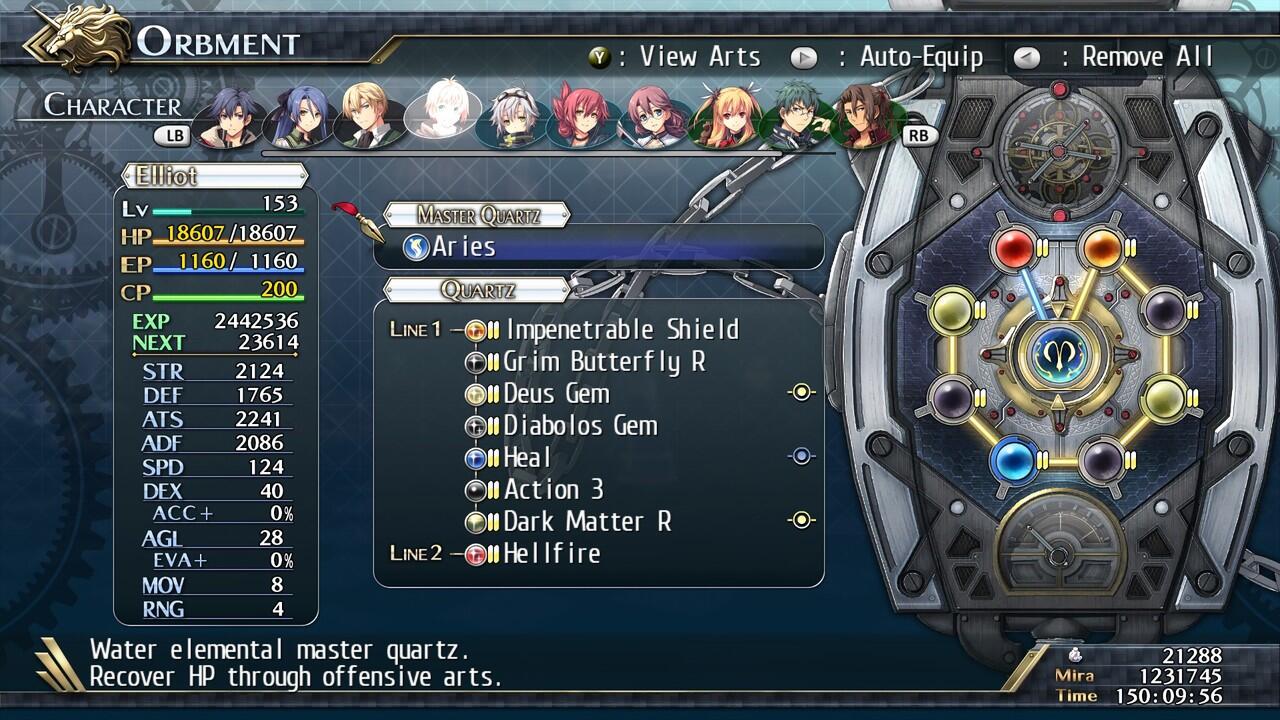1280x720 pixels.
Task: Click the red quartz slot on the orbment
Action: tap(1012, 247)
